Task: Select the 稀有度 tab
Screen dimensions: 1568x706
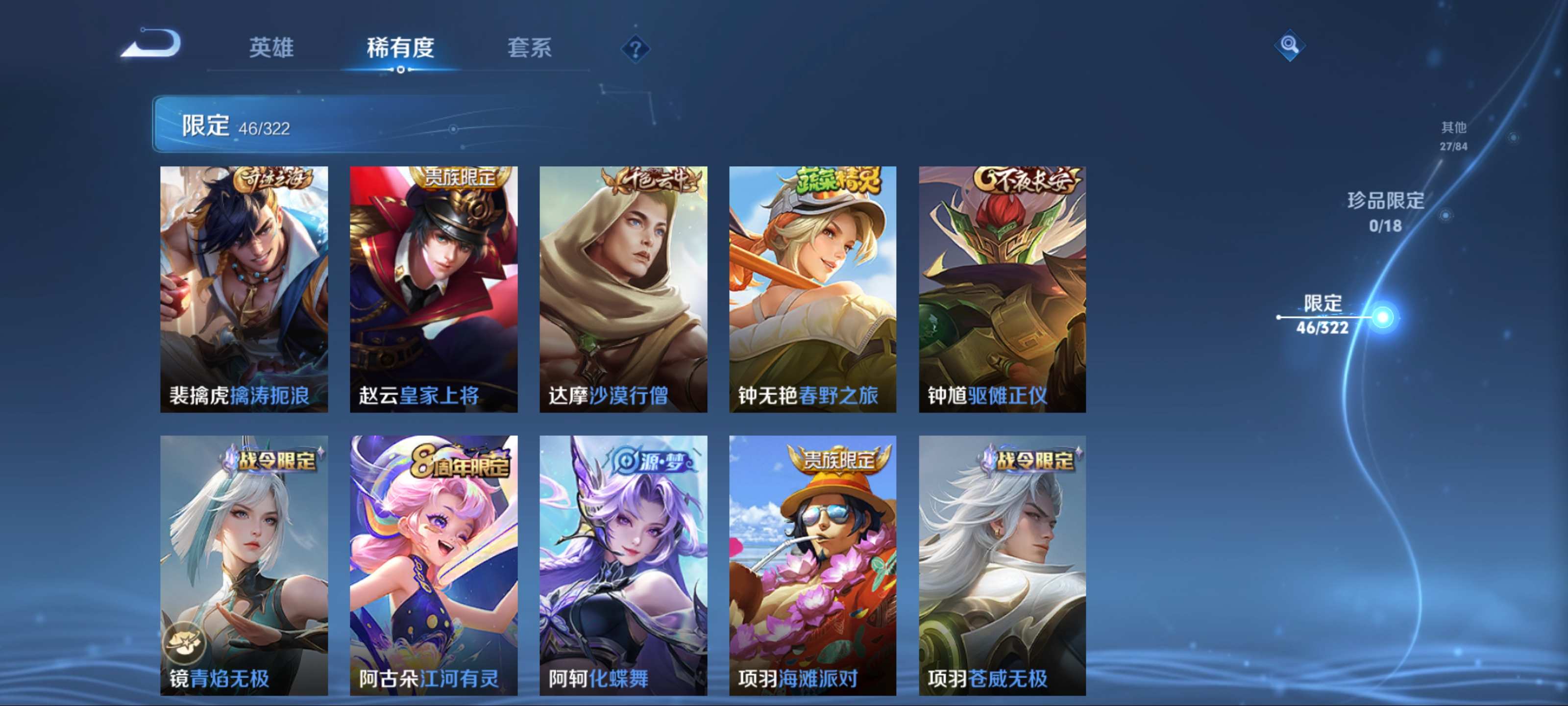Action: 400,48
